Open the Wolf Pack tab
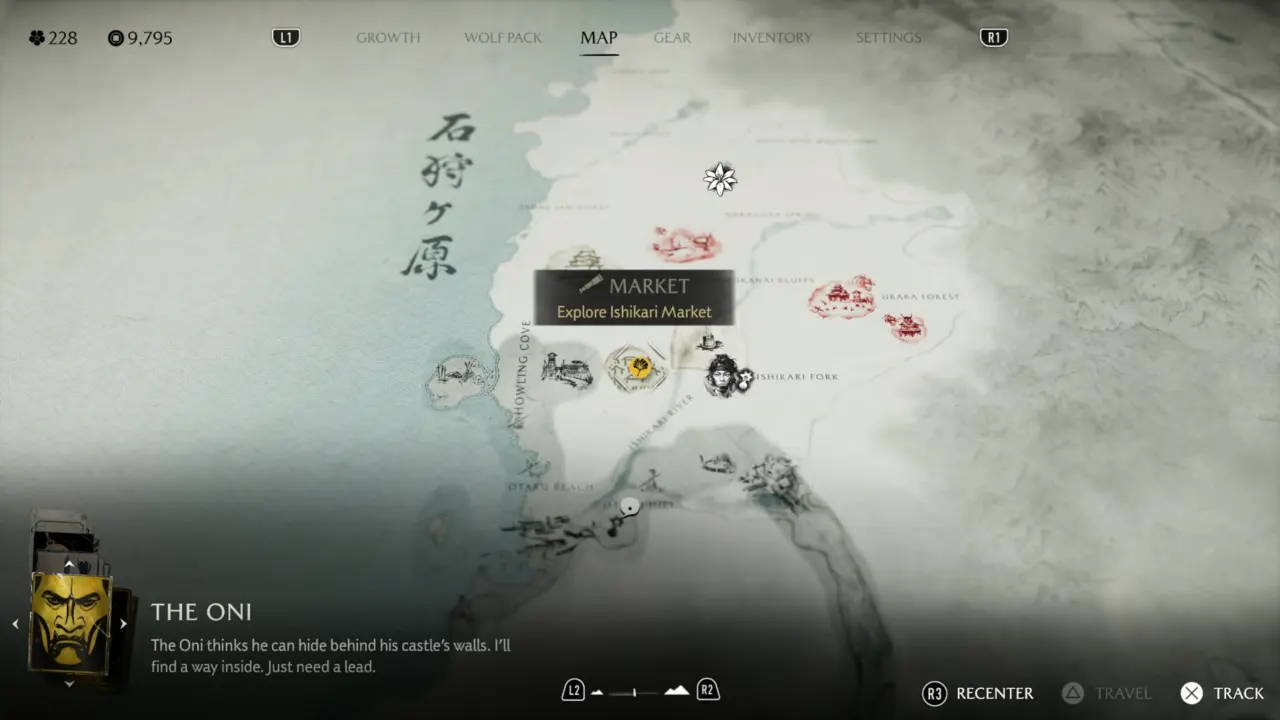This screenshot has height=720, width=1280. (x=502, y=38)
